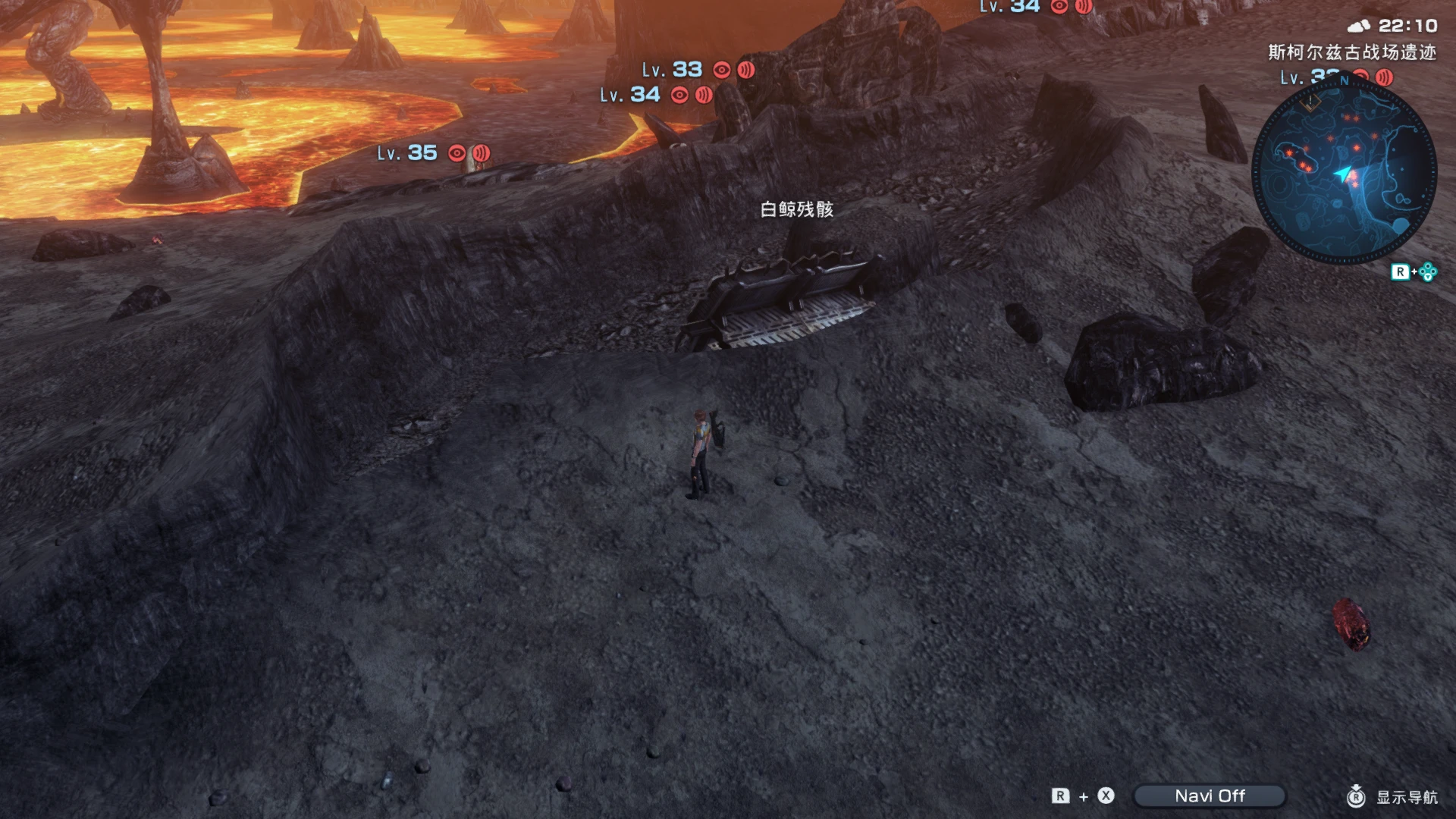This screenshot has height=819, width=1456.
Task: Click the N north indicator above the minimap
Action: click(x=1345, y=80)
